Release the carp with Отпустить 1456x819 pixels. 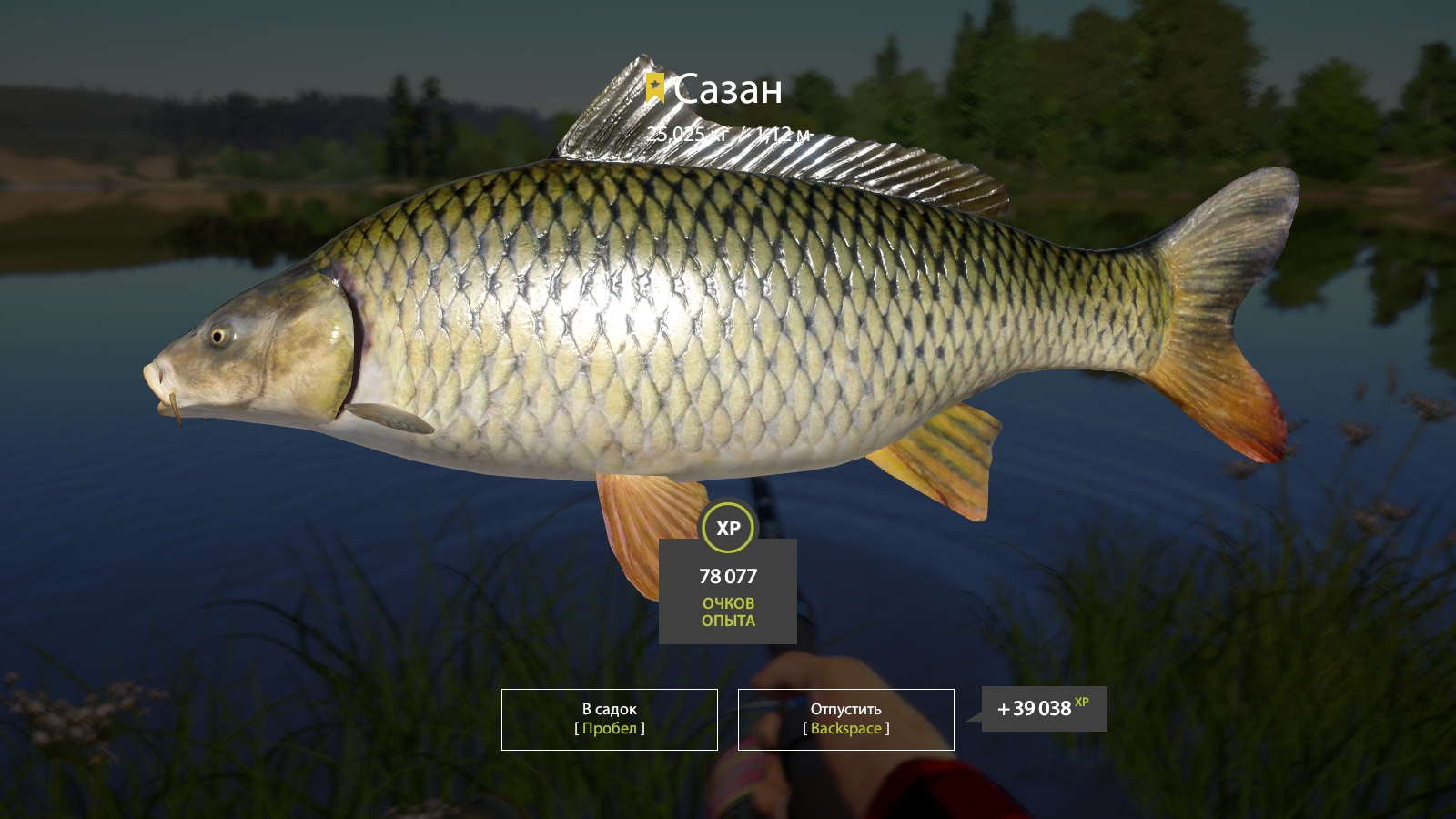(x=845, y=719)
